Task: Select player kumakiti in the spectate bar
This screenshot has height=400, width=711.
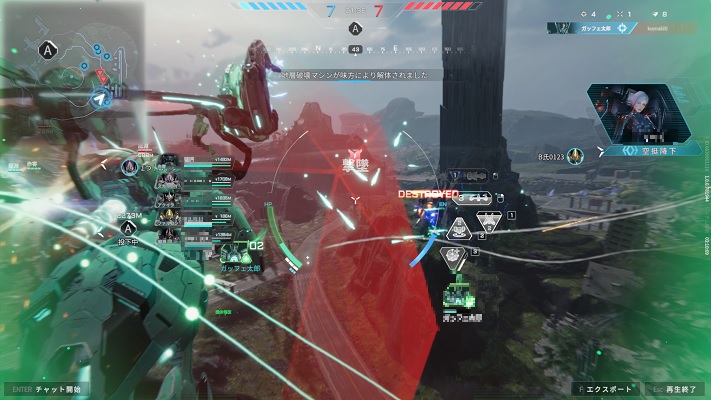Action: pyautogui.click(x=668, y=28)
